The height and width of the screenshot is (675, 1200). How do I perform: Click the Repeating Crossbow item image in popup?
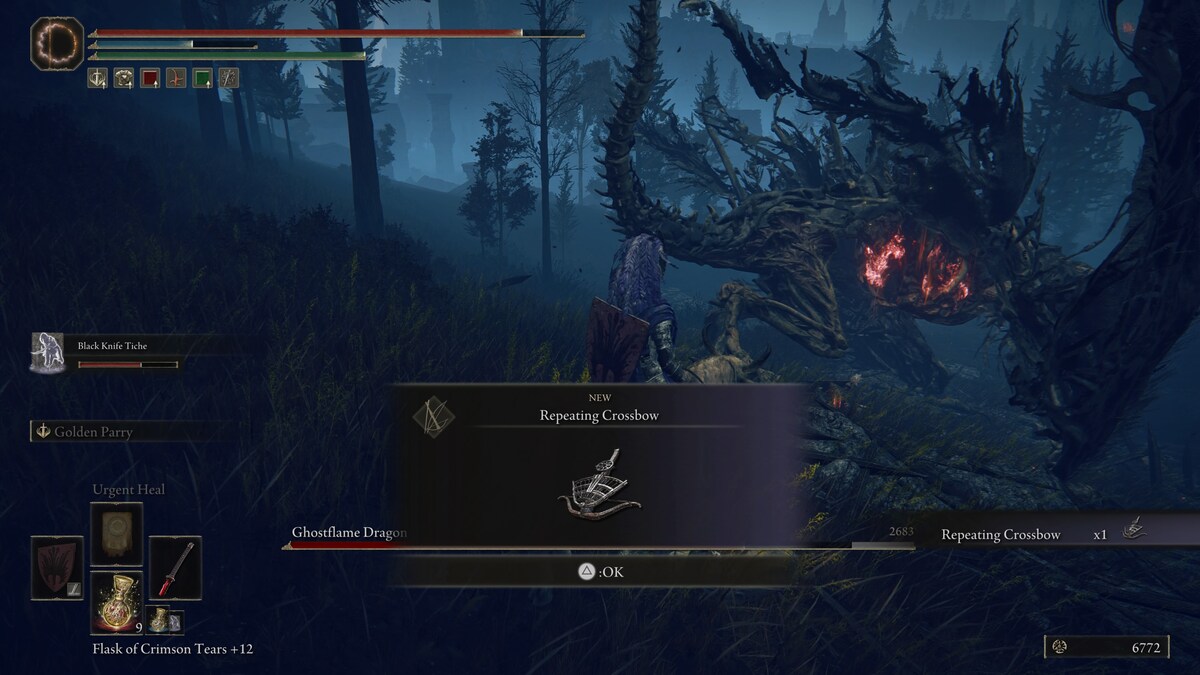(x=600, y=485)
